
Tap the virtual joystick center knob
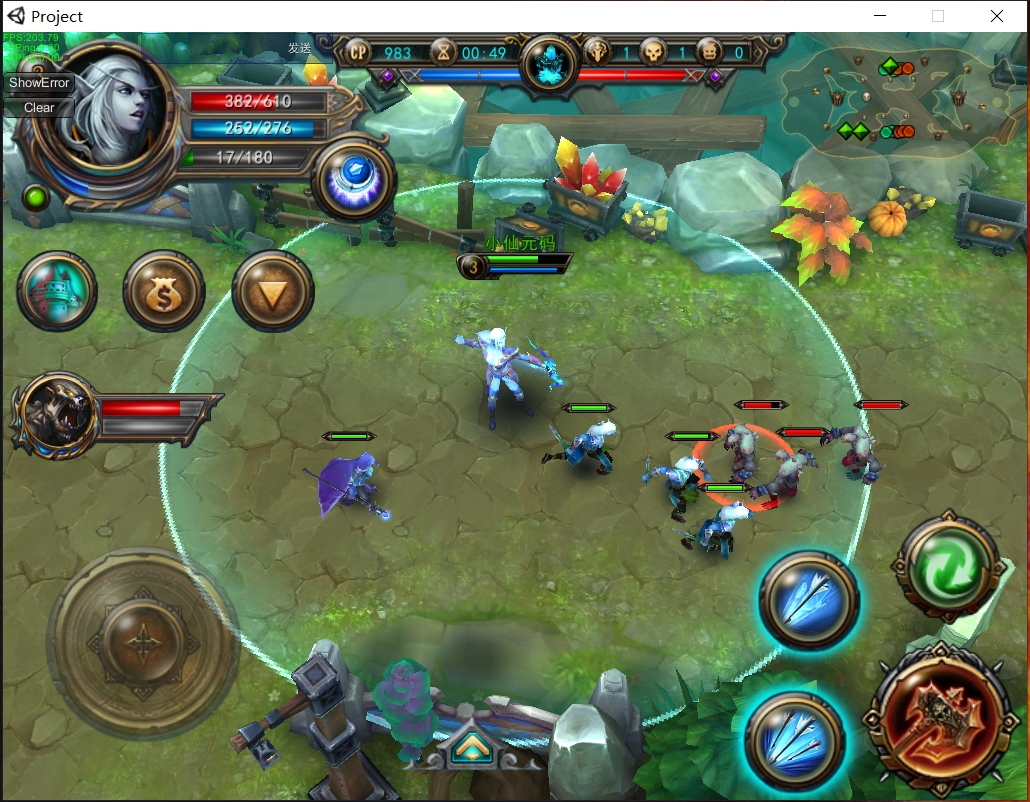tap(143, 641)
